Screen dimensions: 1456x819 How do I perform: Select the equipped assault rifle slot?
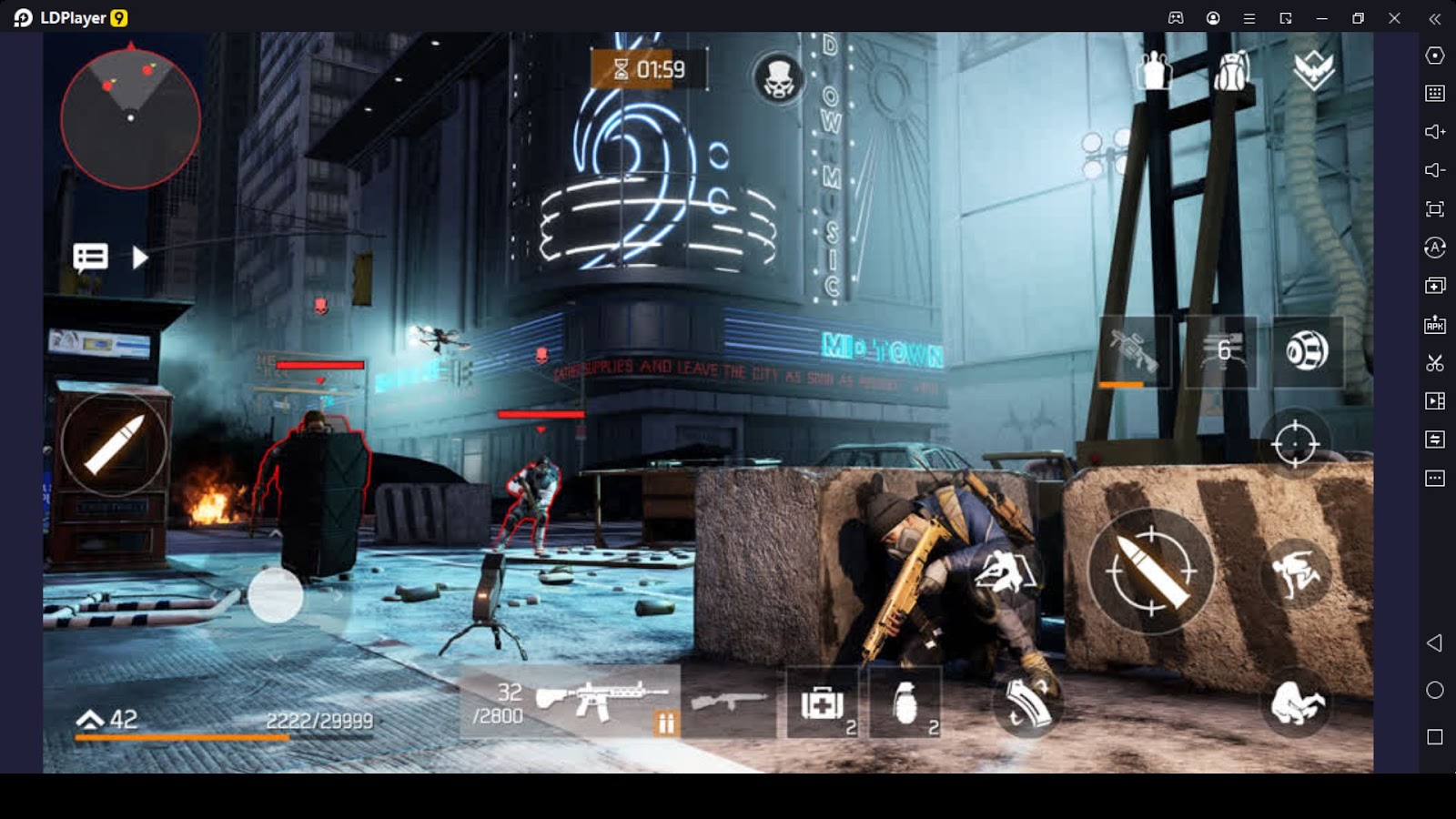click(601, 702)
